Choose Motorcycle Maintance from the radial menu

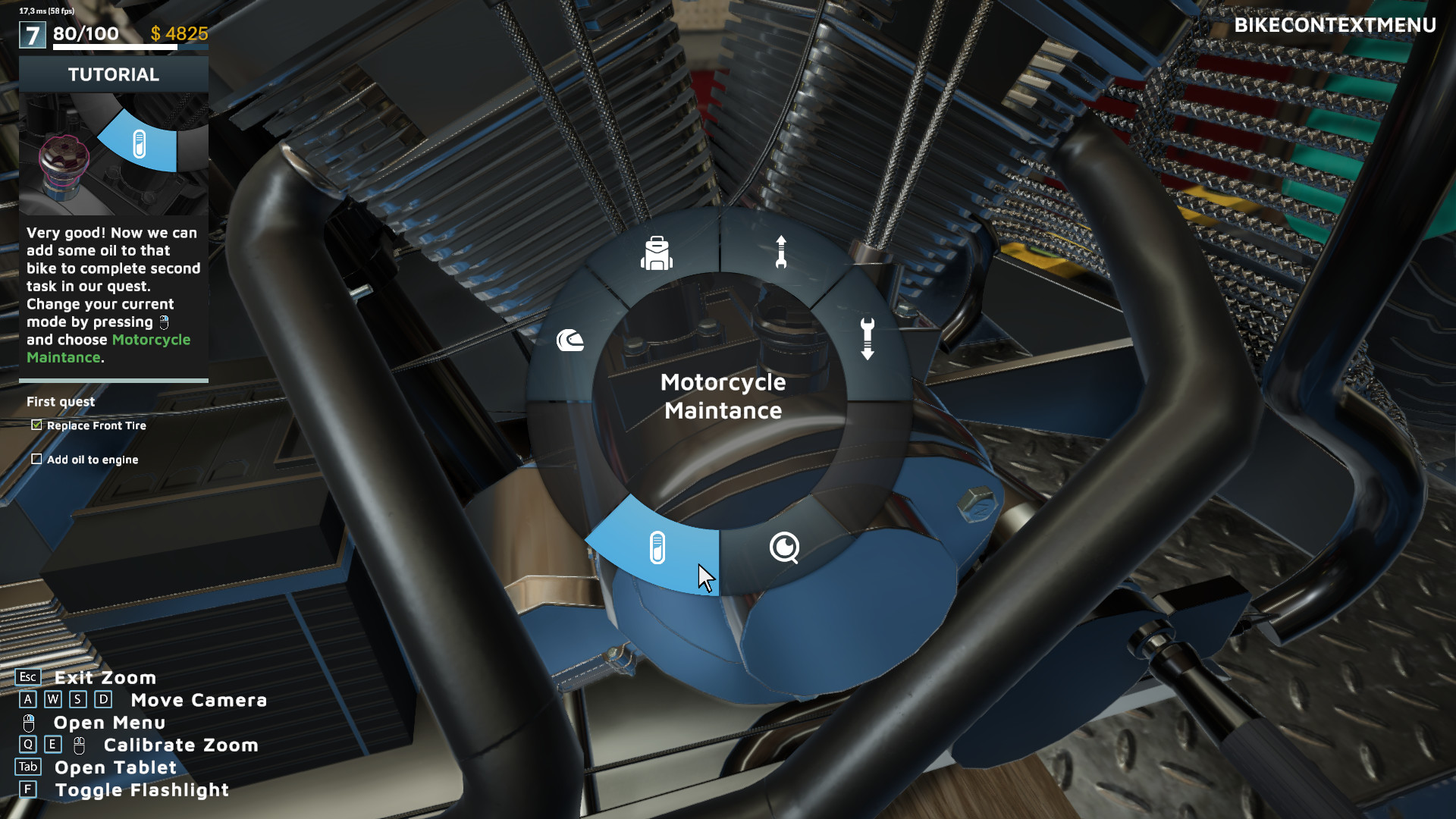[x=723, y=396]
